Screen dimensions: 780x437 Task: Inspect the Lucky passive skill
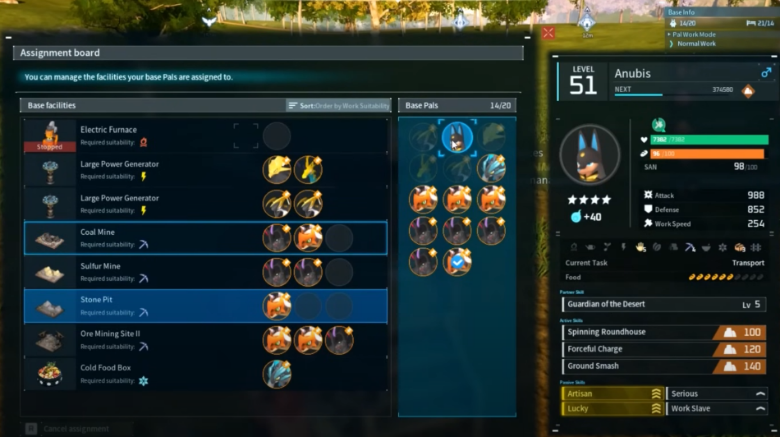(613, 409)
